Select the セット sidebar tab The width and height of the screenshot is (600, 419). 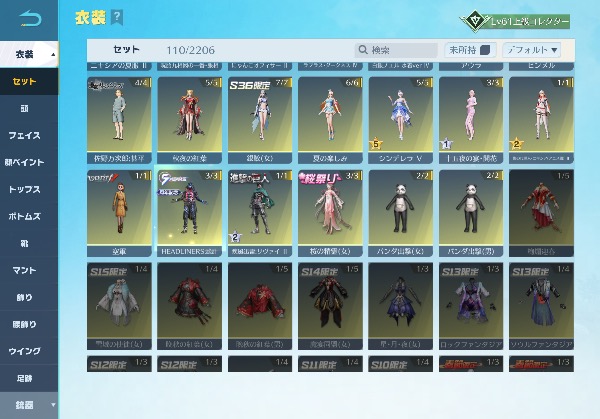point(29,81)
